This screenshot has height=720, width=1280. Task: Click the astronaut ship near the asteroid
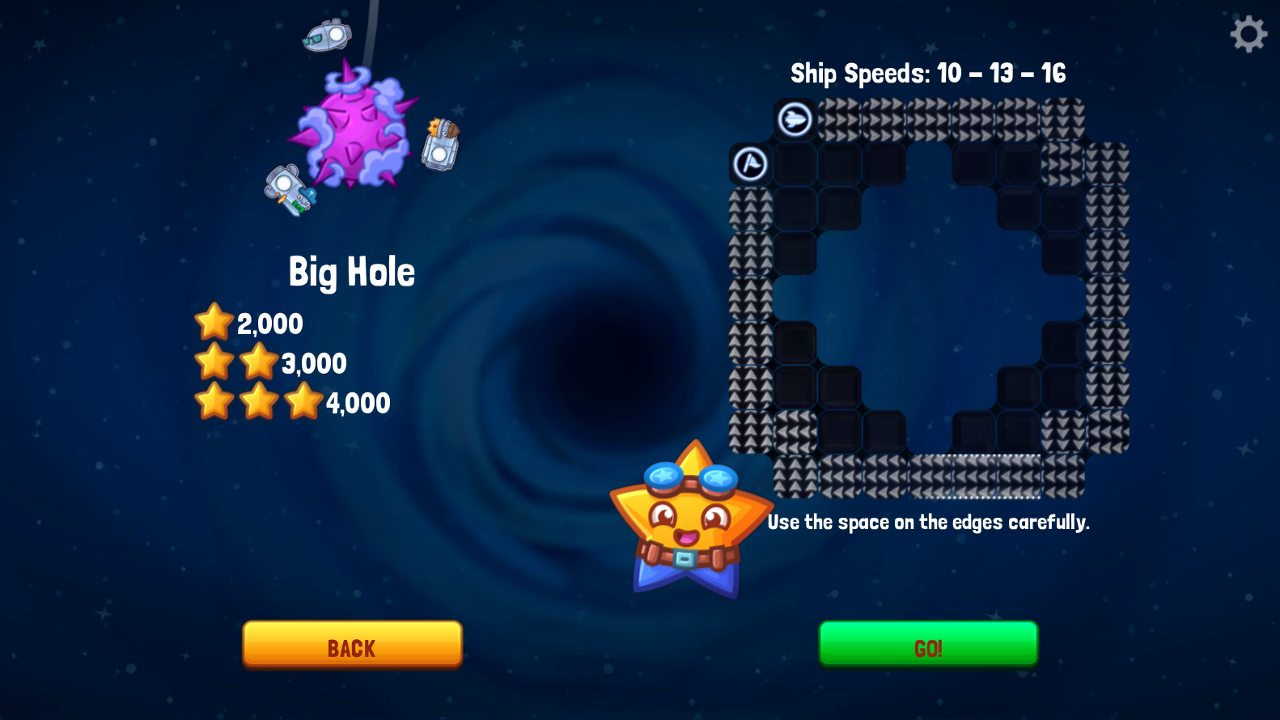pos(292,190)
